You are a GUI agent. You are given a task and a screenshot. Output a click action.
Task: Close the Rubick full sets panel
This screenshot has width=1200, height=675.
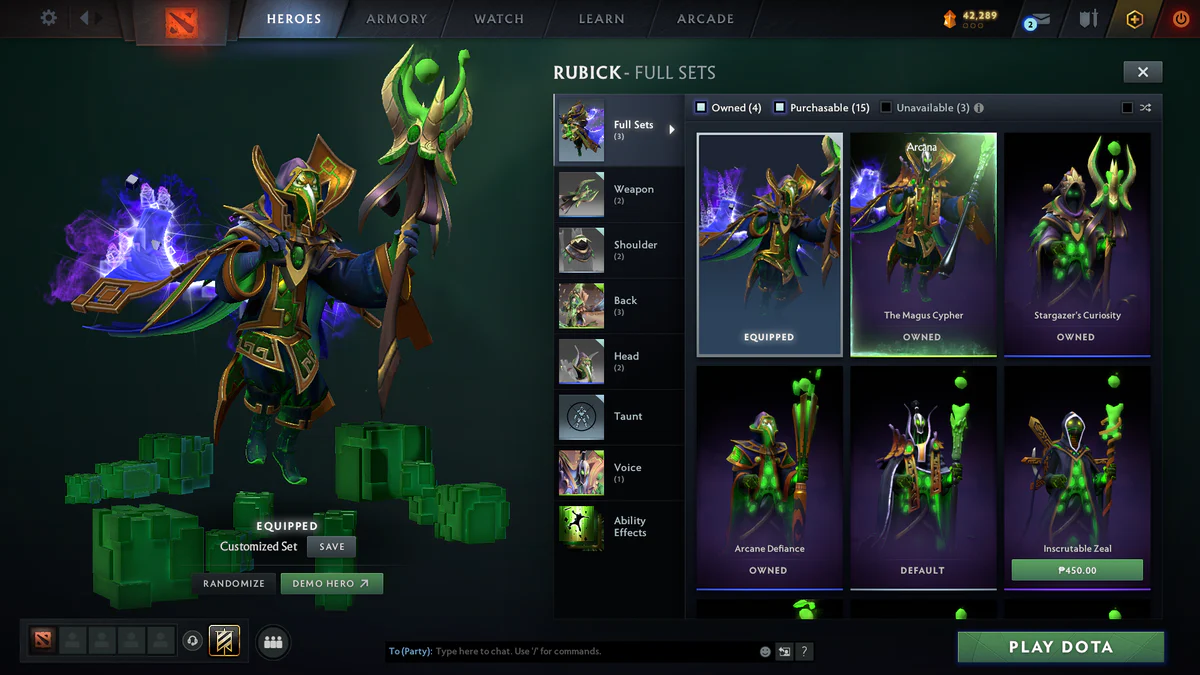(1142, 72)
